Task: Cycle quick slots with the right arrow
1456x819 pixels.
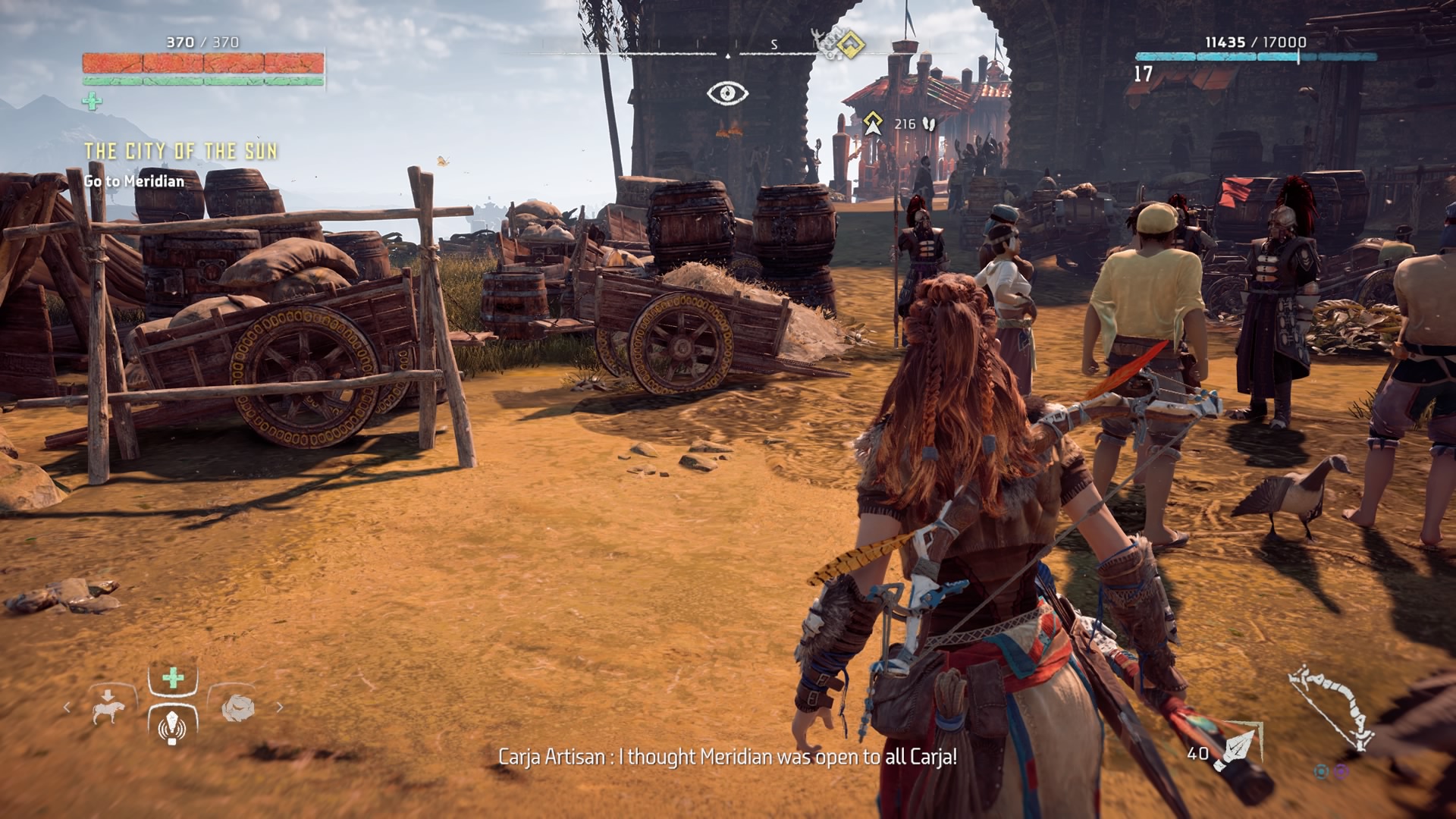Action: point(280,707)
